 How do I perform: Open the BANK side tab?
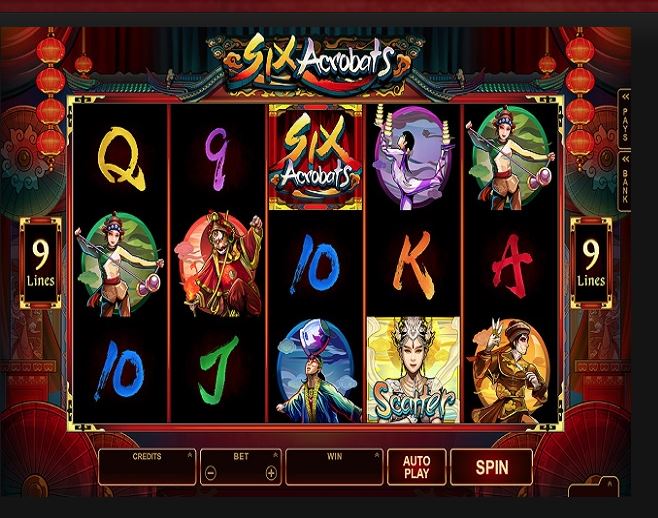625,179
